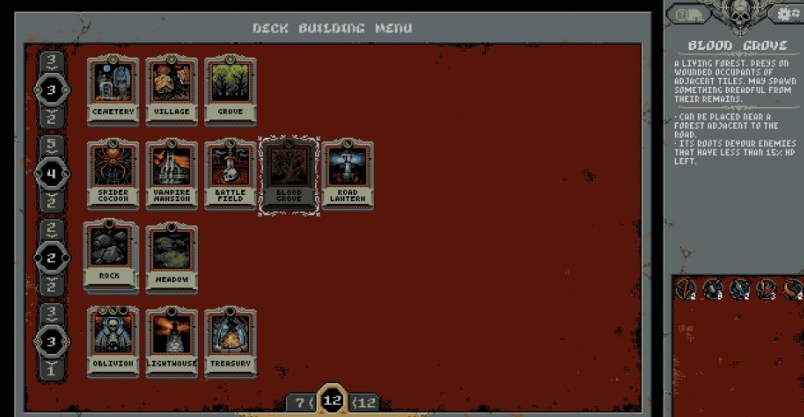Choose the Village card

pyautogui.click(x=171, y=90)
